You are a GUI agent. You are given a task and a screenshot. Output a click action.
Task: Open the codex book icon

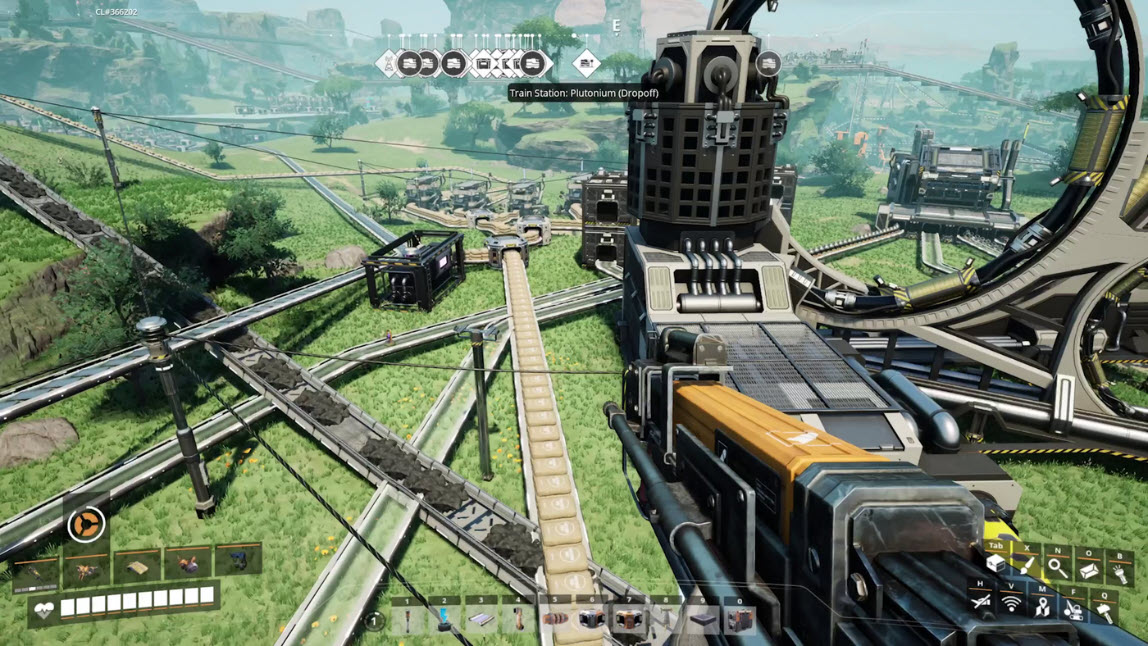point(1088,570)
